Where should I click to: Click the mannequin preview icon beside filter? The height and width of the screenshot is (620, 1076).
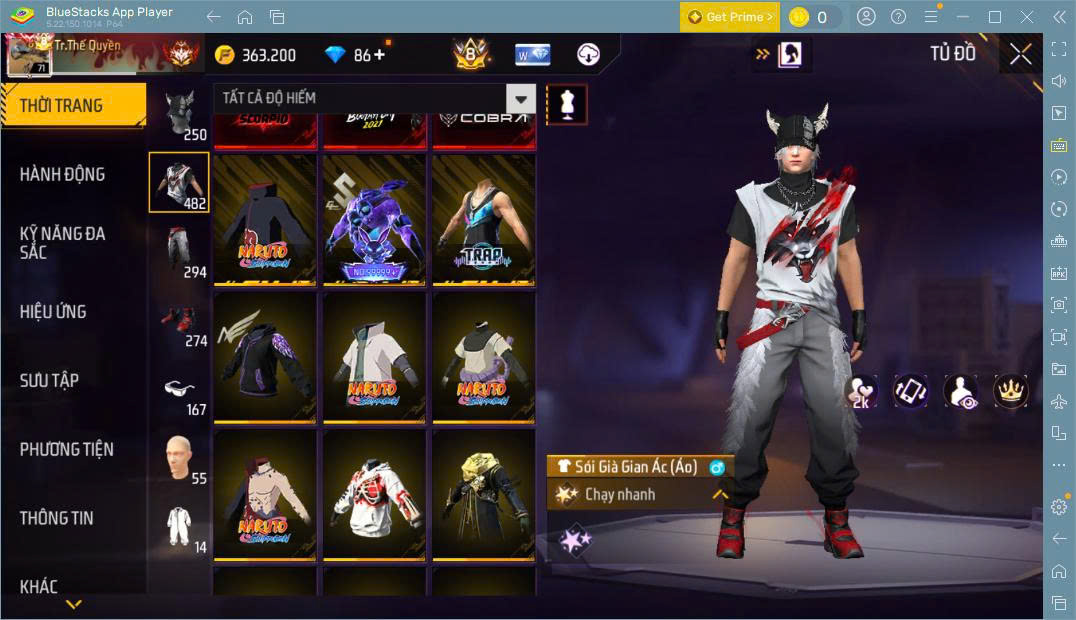pos(567,105)
